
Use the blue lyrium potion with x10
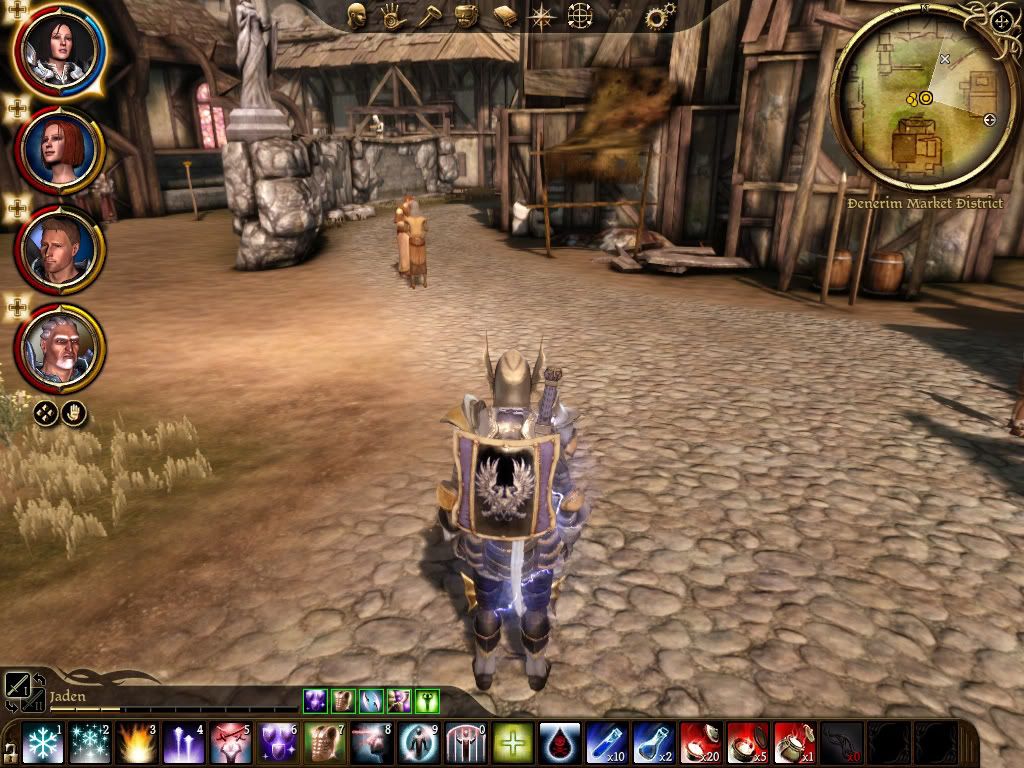tap(607, 743)
